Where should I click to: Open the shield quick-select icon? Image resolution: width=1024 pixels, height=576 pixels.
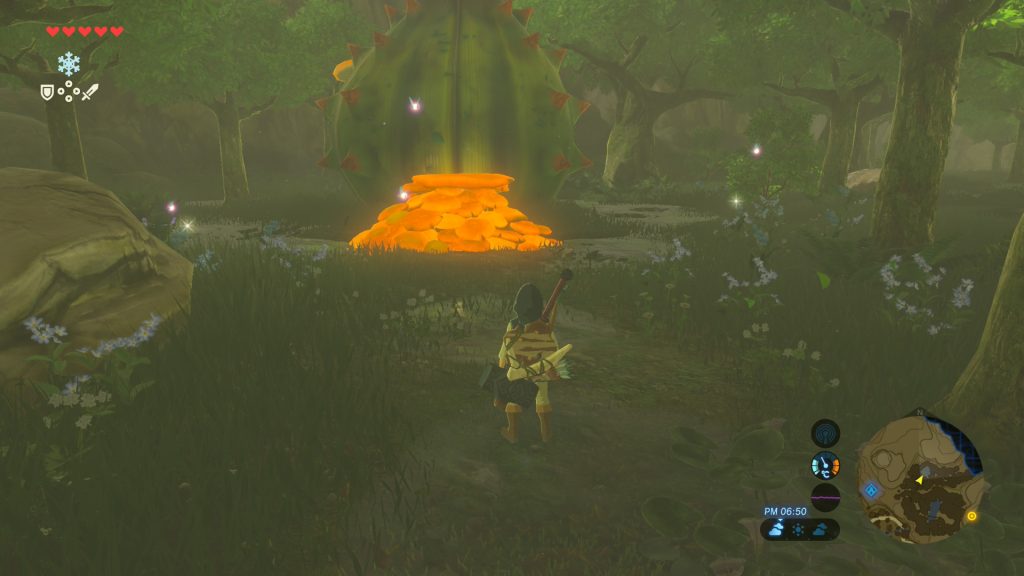click(x=46, y=92)
